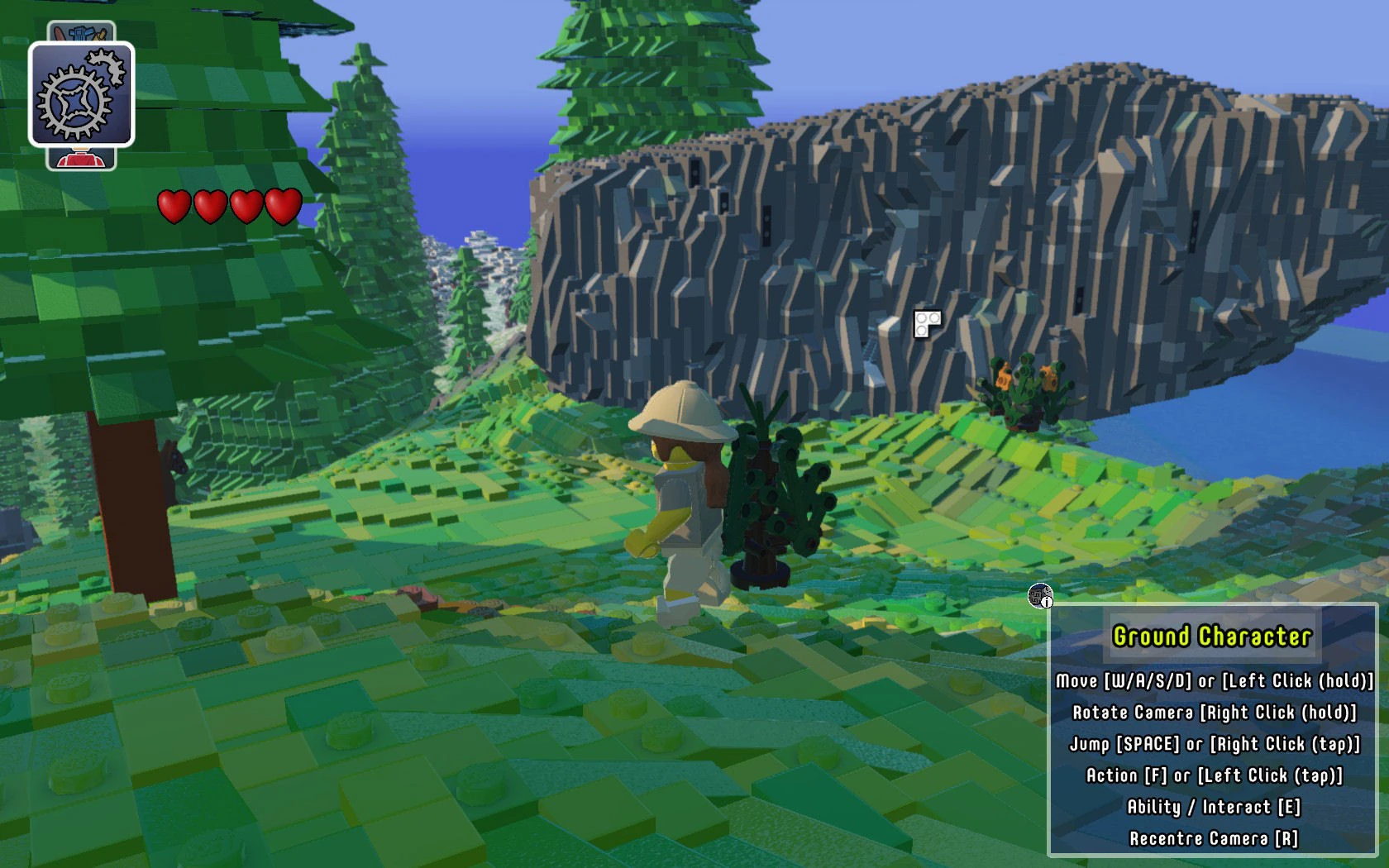Select the second heart icon

tap(210, 207)
